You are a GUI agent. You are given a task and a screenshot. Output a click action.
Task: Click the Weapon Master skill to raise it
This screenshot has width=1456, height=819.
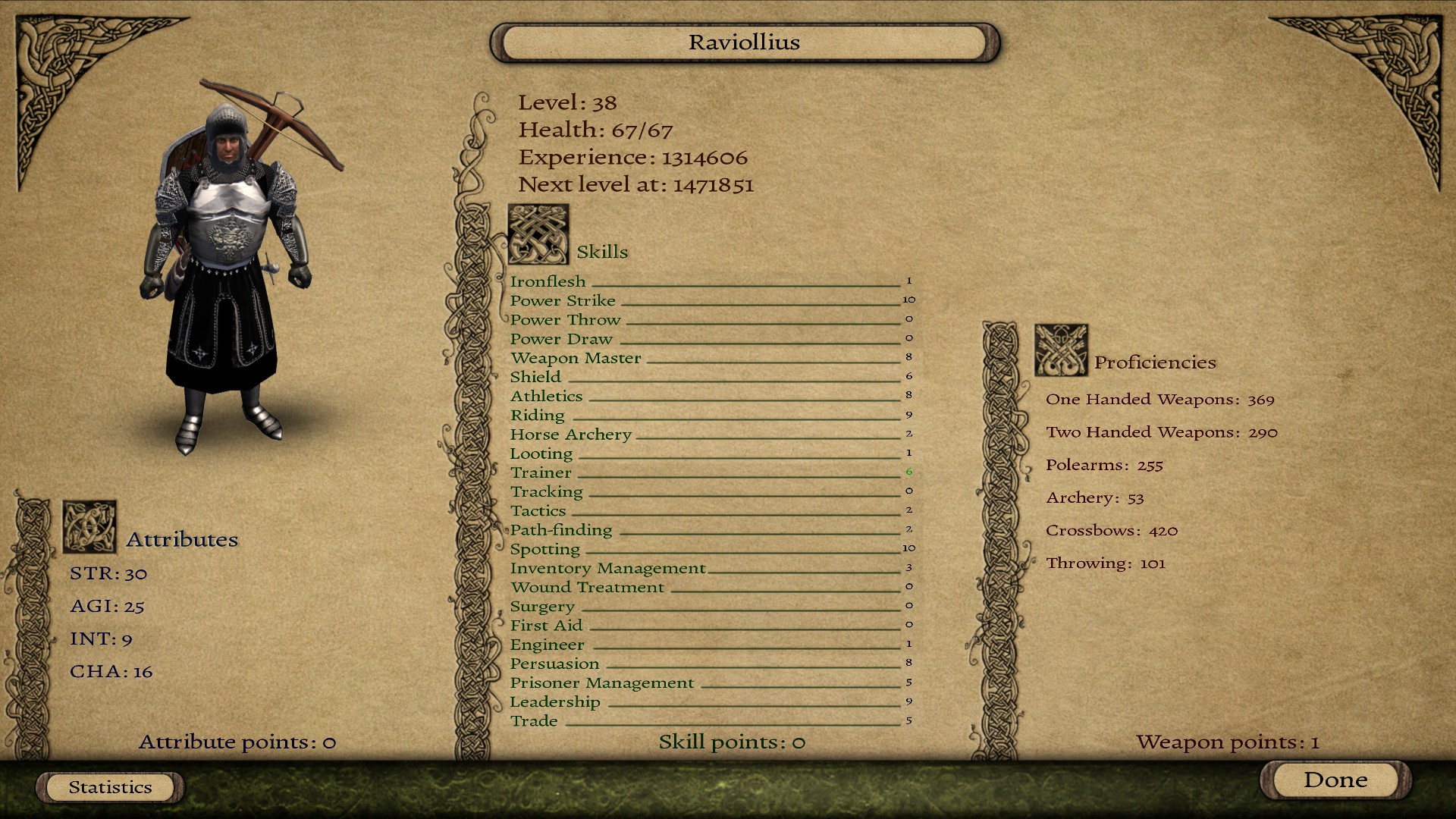pyautogui.click(x=576, y=357)
